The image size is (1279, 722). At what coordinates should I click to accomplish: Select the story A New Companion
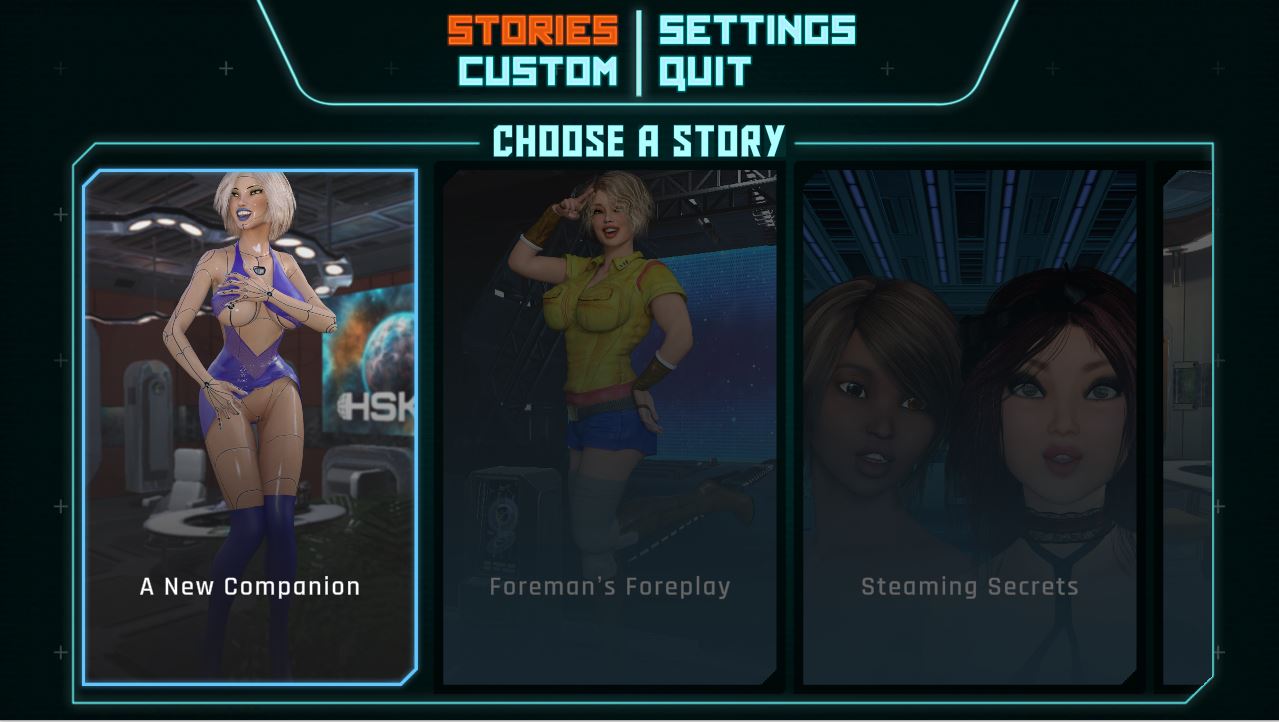pyautogui.click(x=250, y=427)
